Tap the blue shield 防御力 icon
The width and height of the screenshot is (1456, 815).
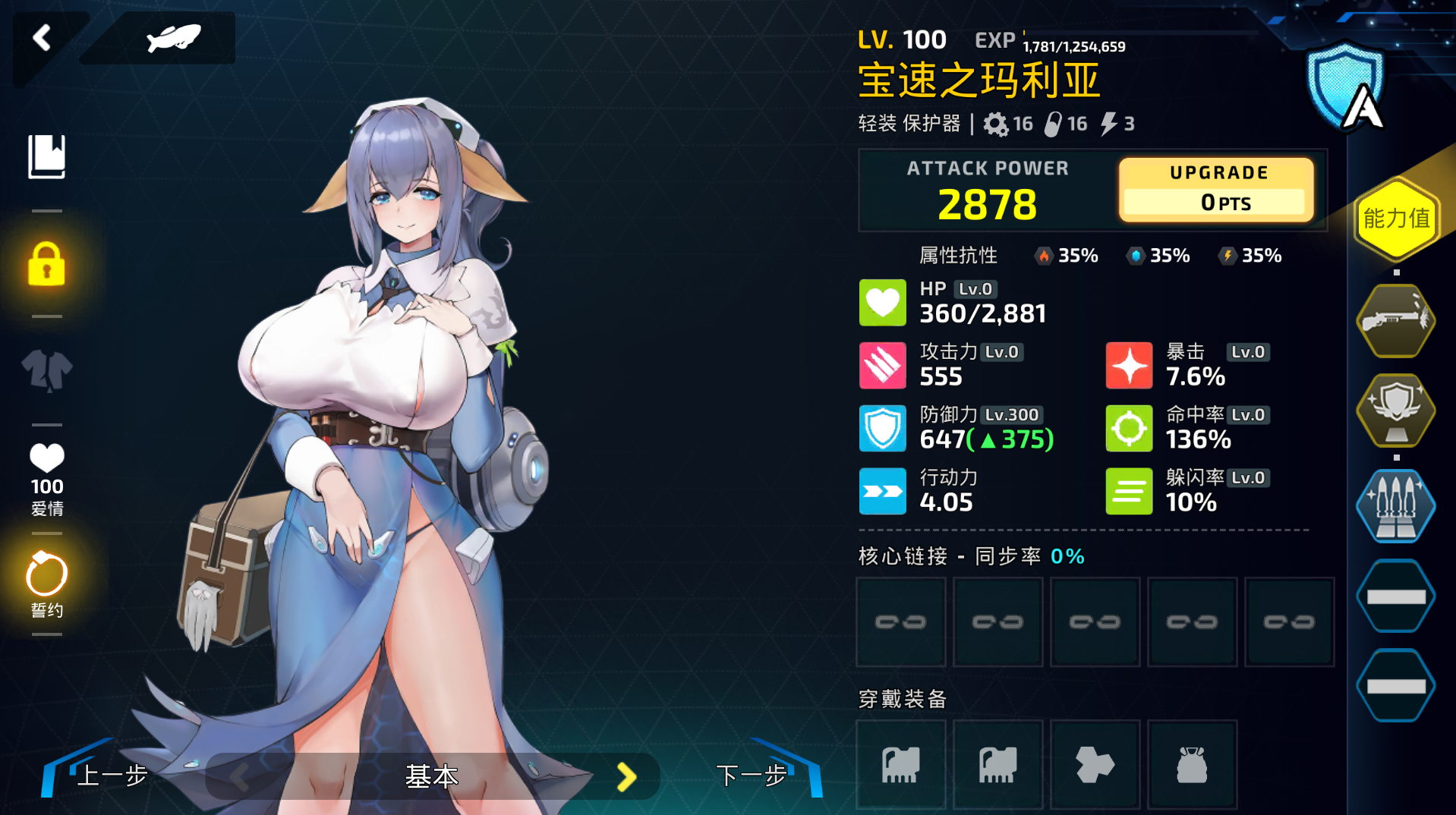coord(882,428)
